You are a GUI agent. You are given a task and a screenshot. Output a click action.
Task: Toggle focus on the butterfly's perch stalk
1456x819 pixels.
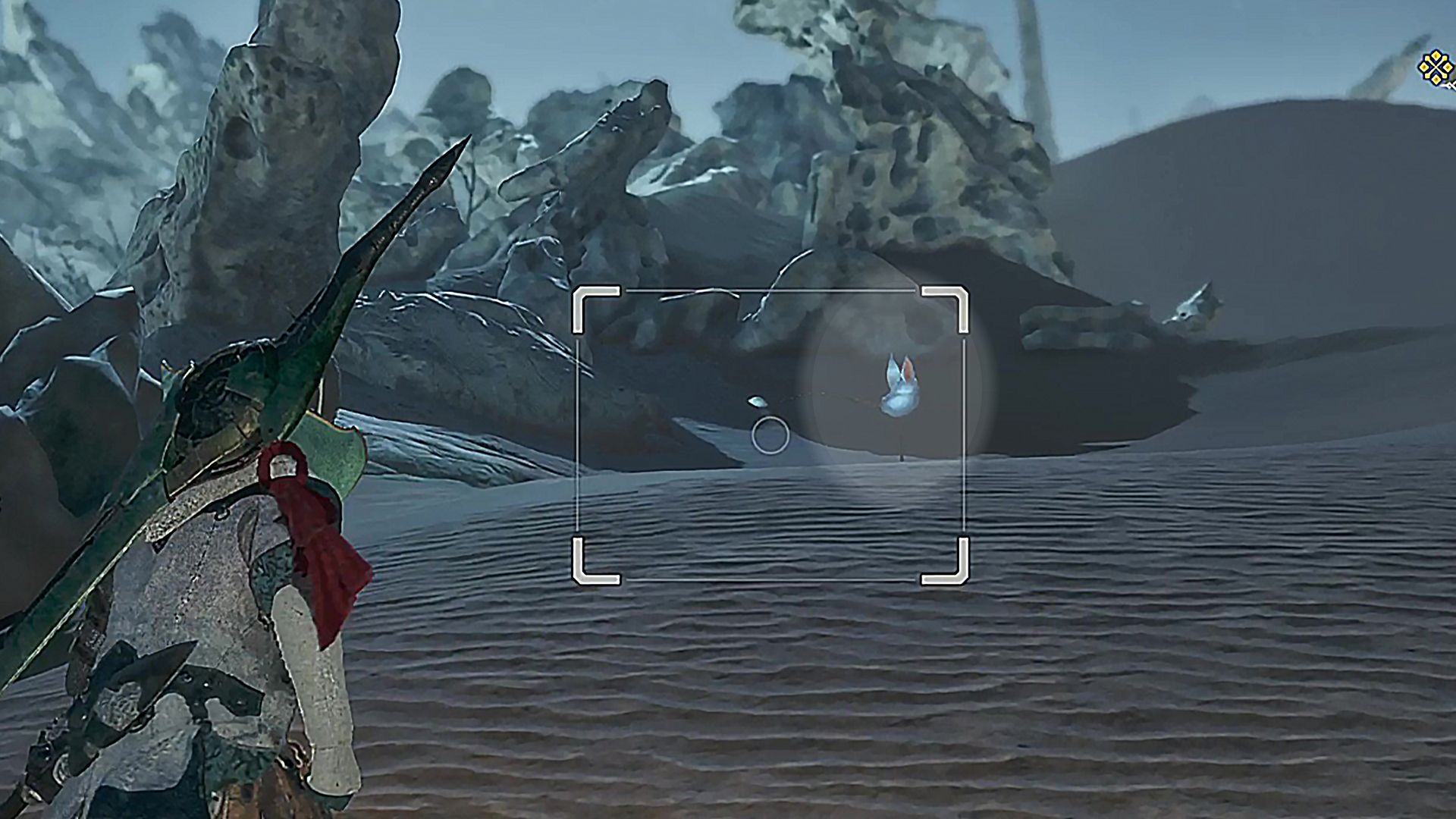point(900,447)
